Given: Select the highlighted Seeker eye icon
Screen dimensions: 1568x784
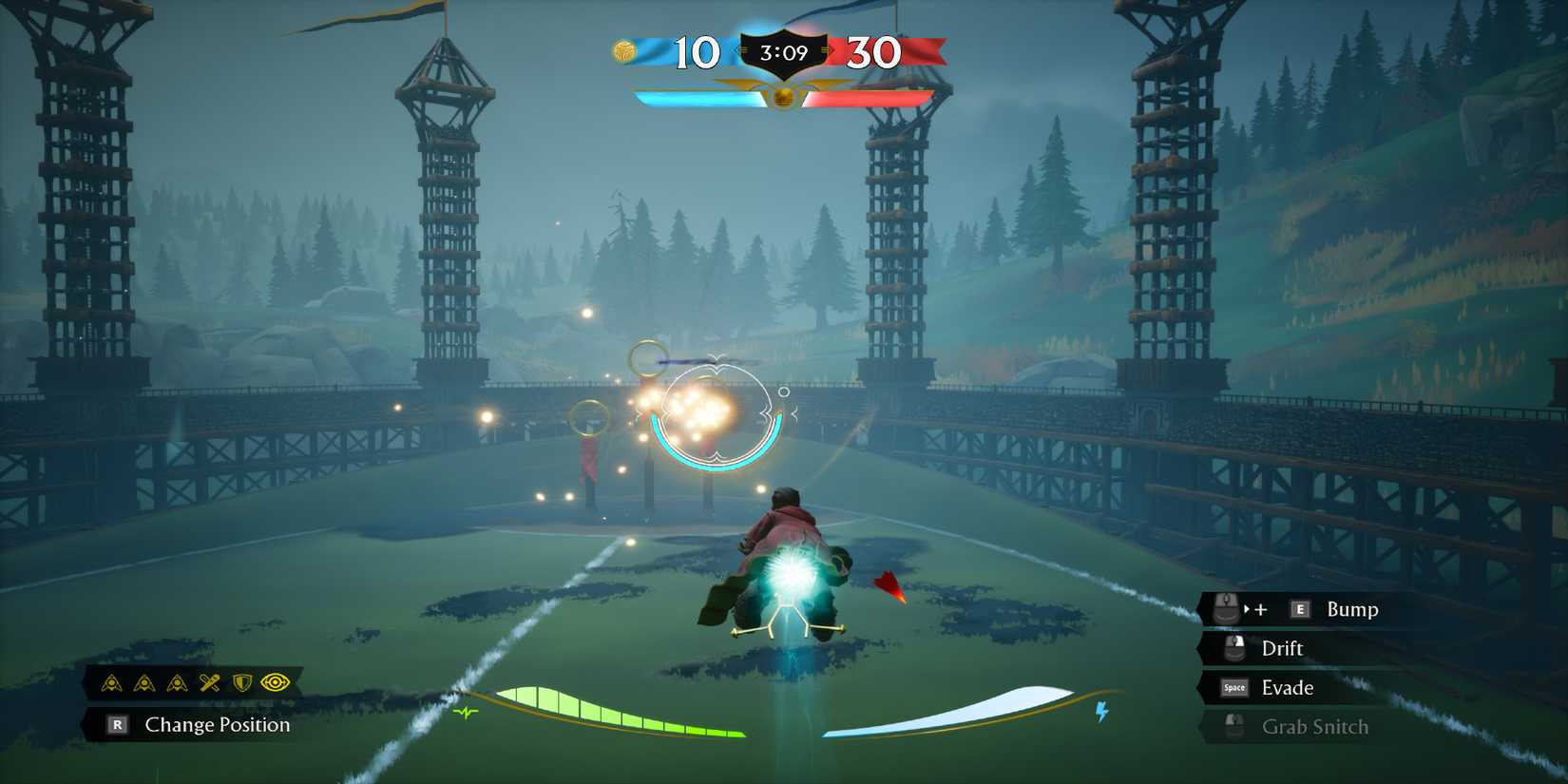Looking at the screenshot, I should pyautogui.click(x=277, y=683).
